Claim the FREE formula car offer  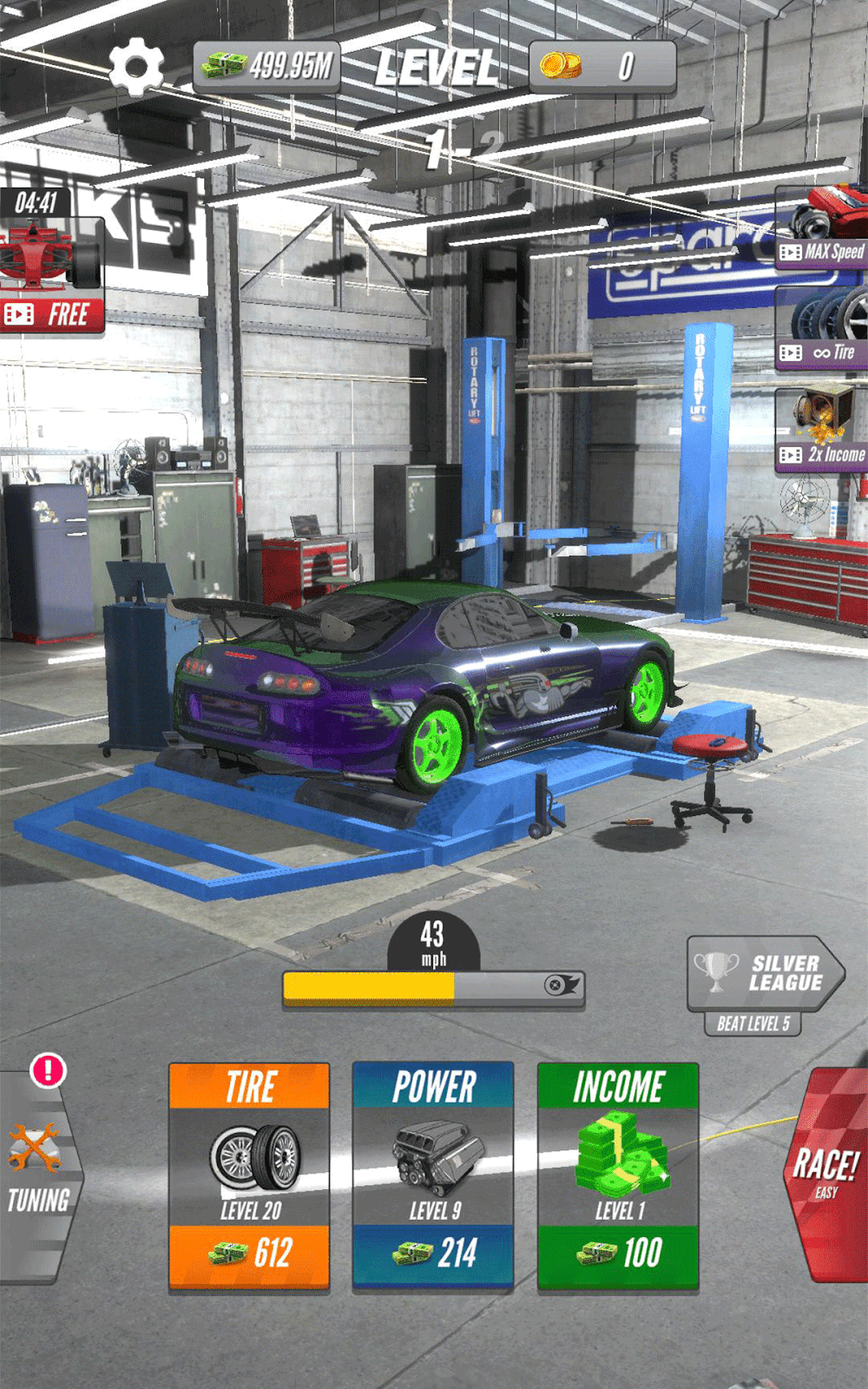click(52, 278)
